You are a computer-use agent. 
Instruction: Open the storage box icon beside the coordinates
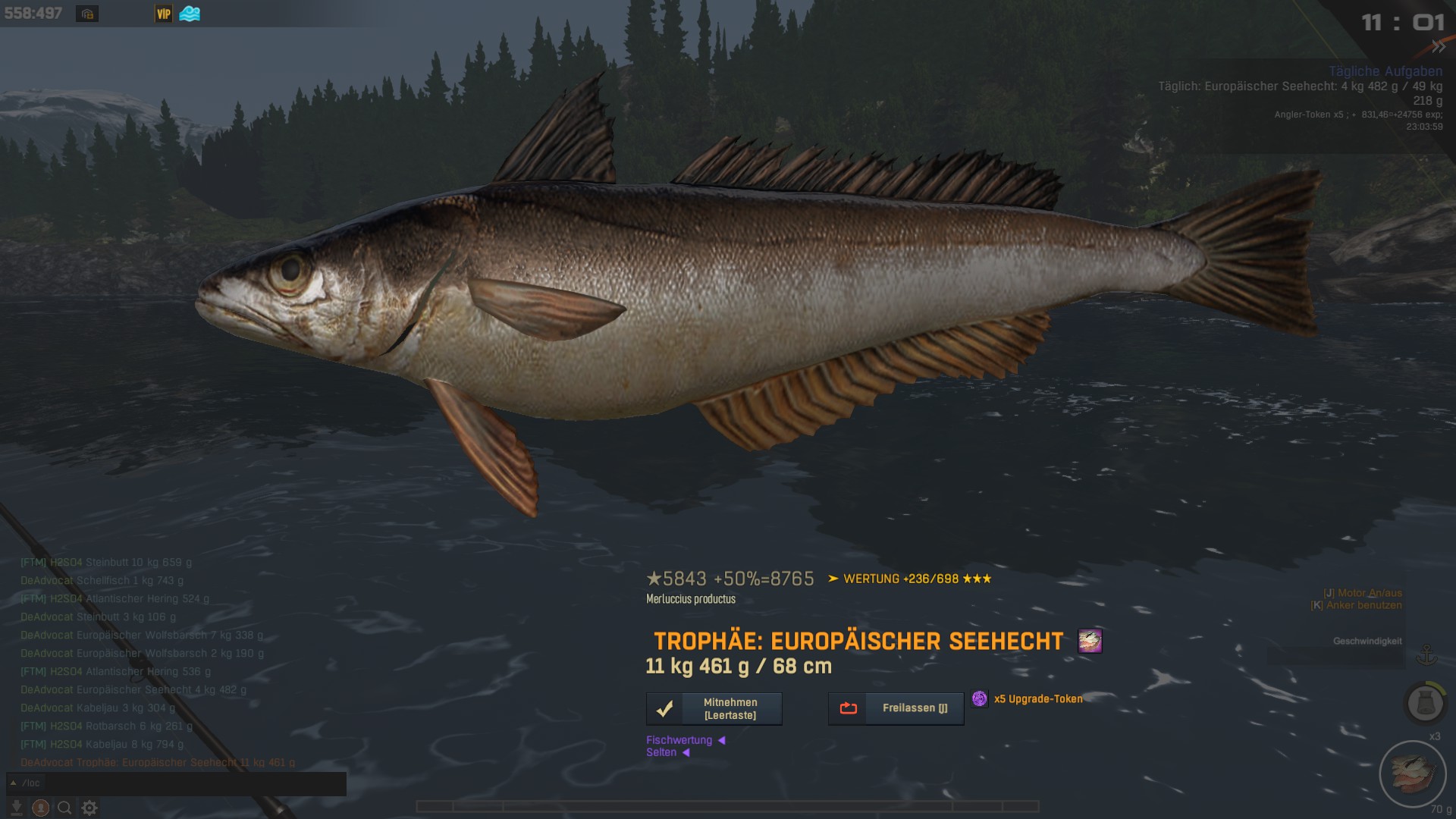coord(87,14)
